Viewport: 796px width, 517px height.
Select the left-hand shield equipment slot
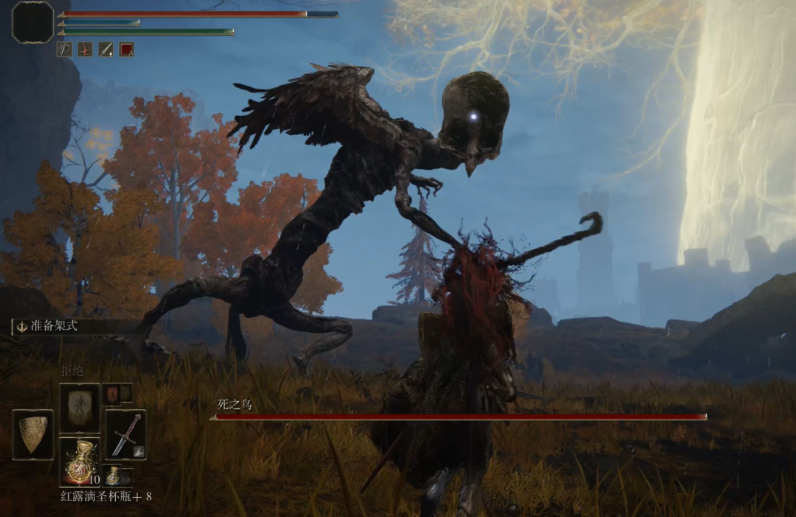pyautogui.click(x=33, y=433)
